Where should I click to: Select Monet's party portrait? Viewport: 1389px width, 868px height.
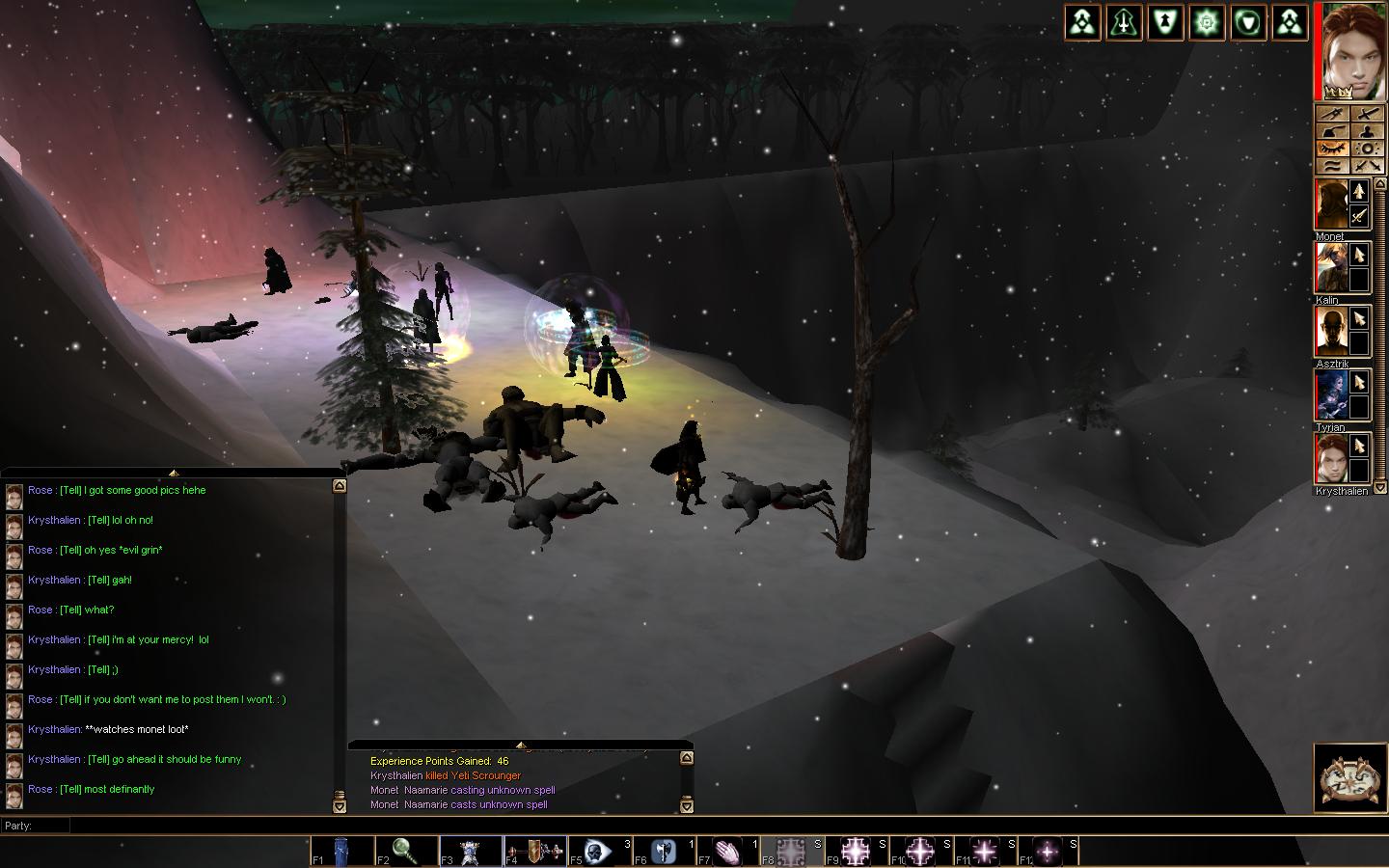[x=1331, y=204]
